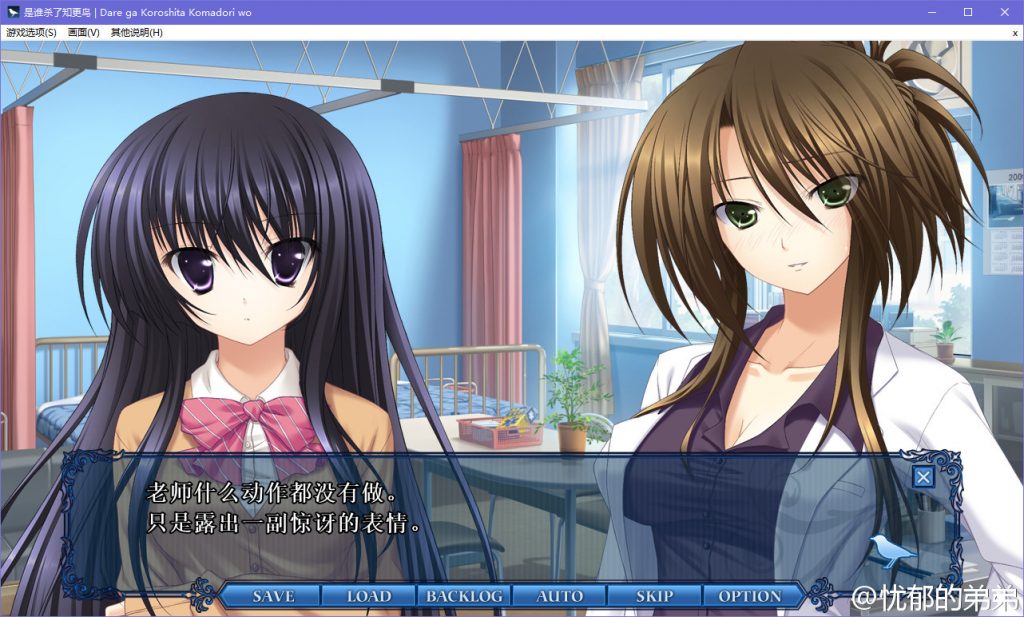Hide the dialogue box with the X button

[x=923, y=477]
